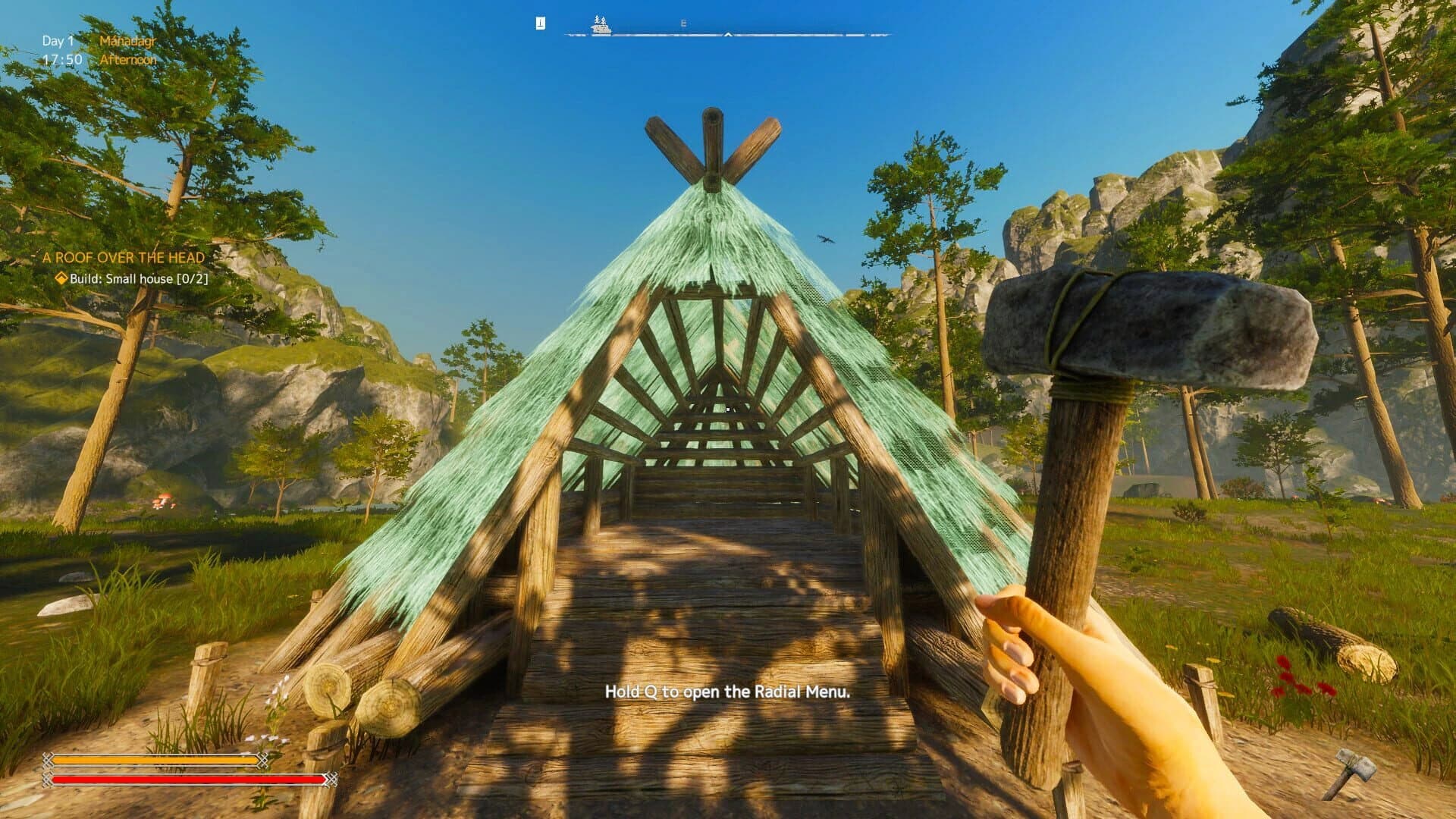Click the chevron heading marker on the compass
This screenshot has width=1456, height=819.
[728, 34]
